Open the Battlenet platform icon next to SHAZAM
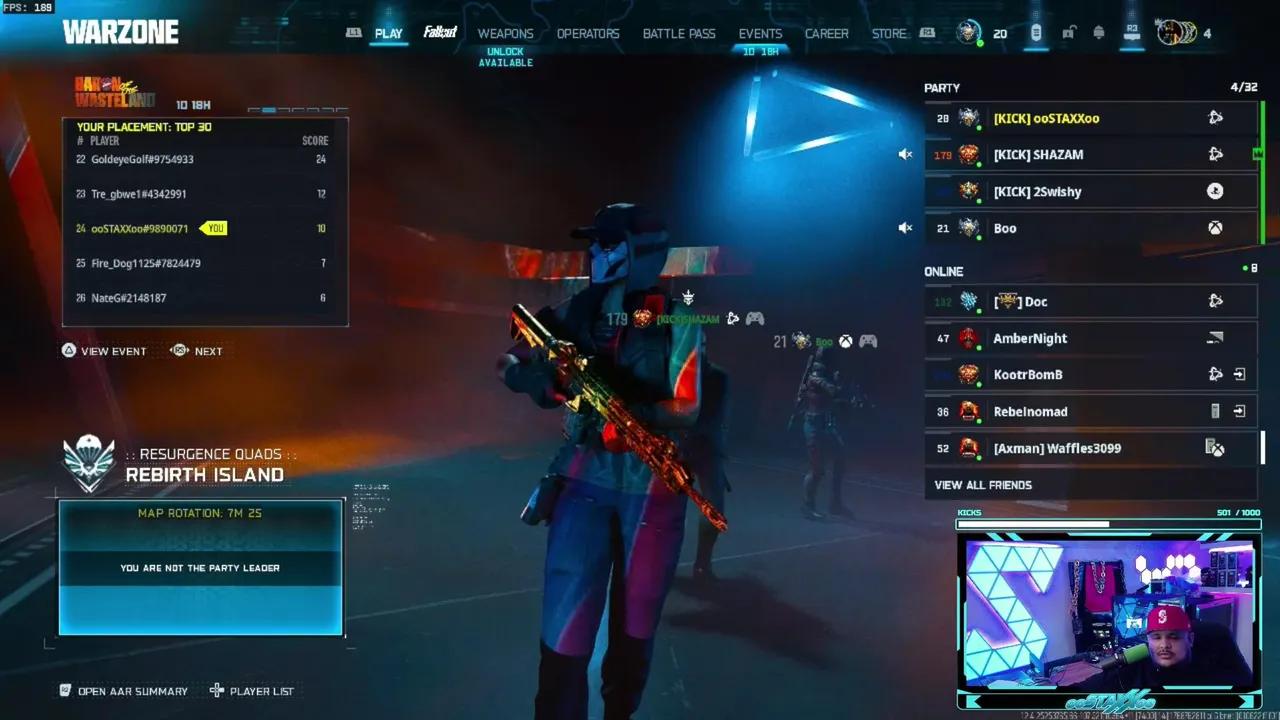 pyautogui.click(x=1214, y=154)
